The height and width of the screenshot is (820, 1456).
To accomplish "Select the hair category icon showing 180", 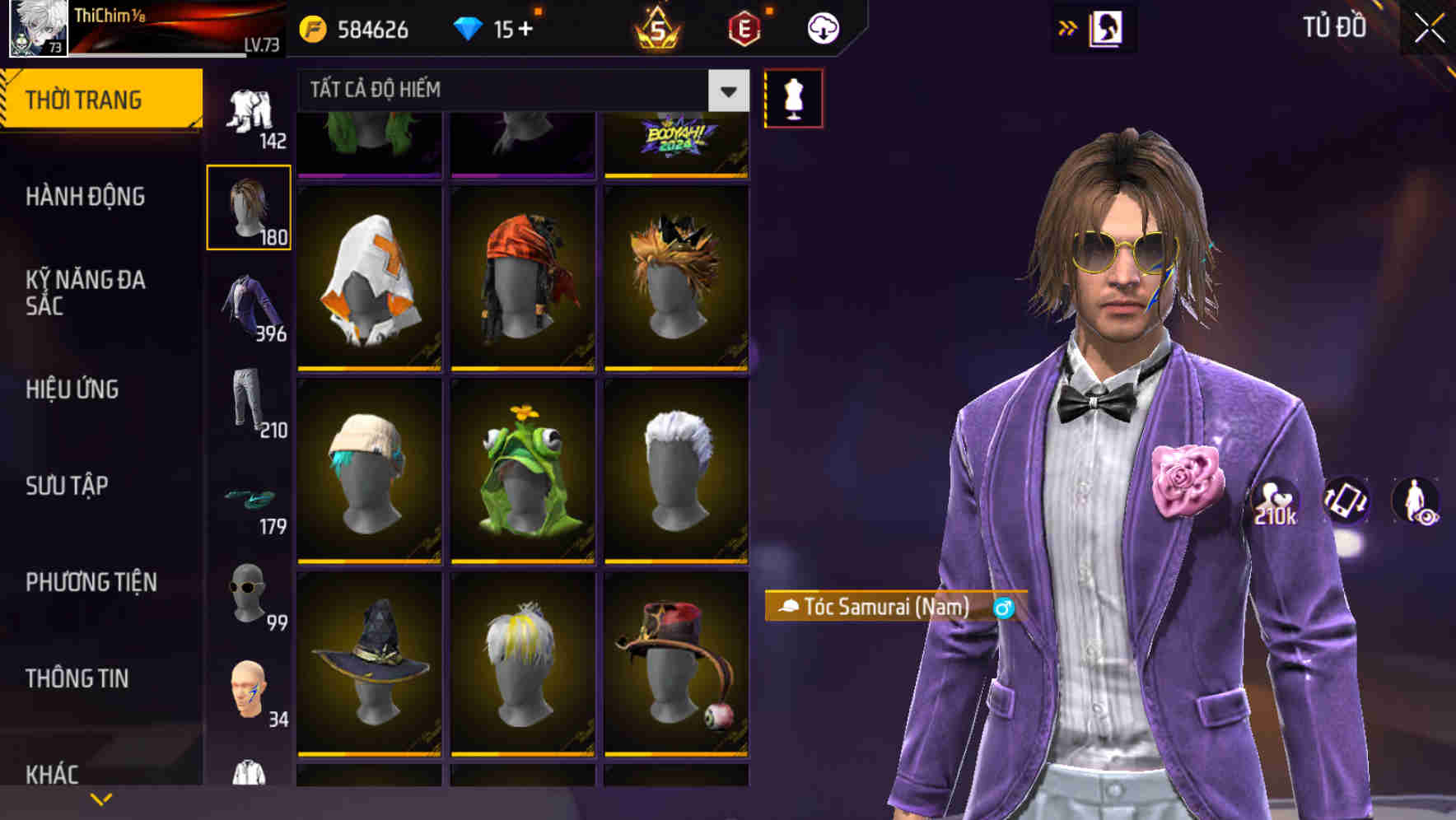I will click(x=249, y=206).
